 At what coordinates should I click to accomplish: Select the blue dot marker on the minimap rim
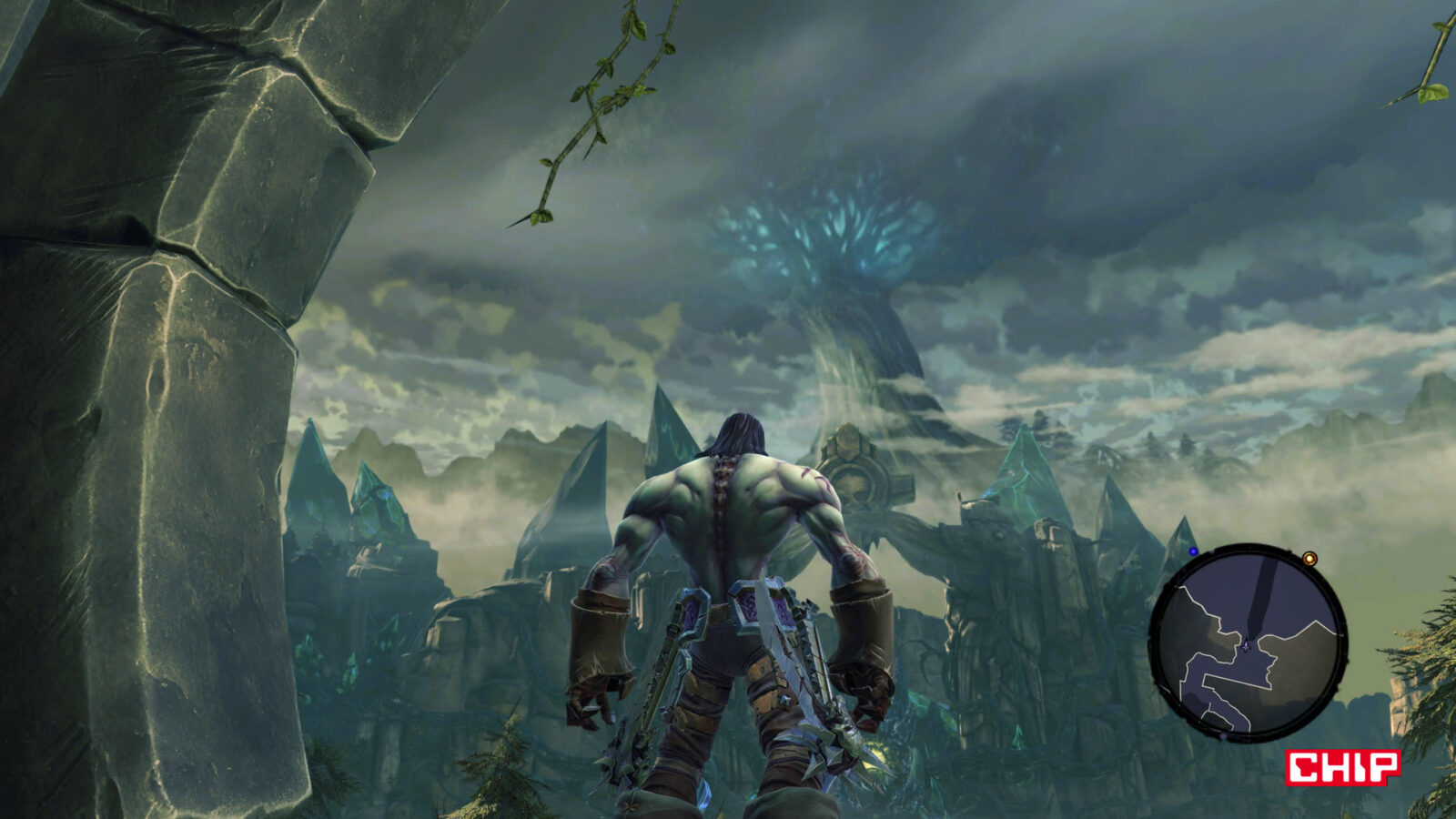pos(1193,551)
